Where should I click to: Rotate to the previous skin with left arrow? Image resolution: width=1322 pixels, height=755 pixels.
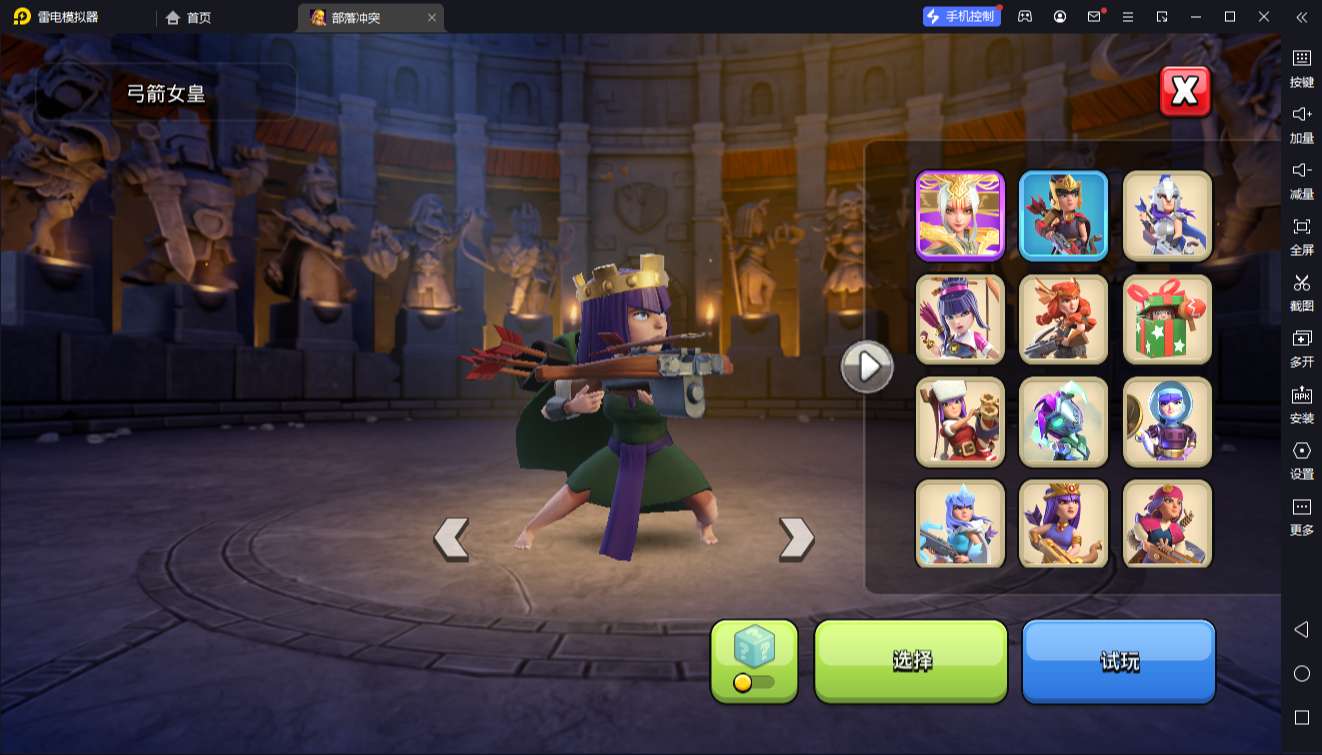click(451, 538)
